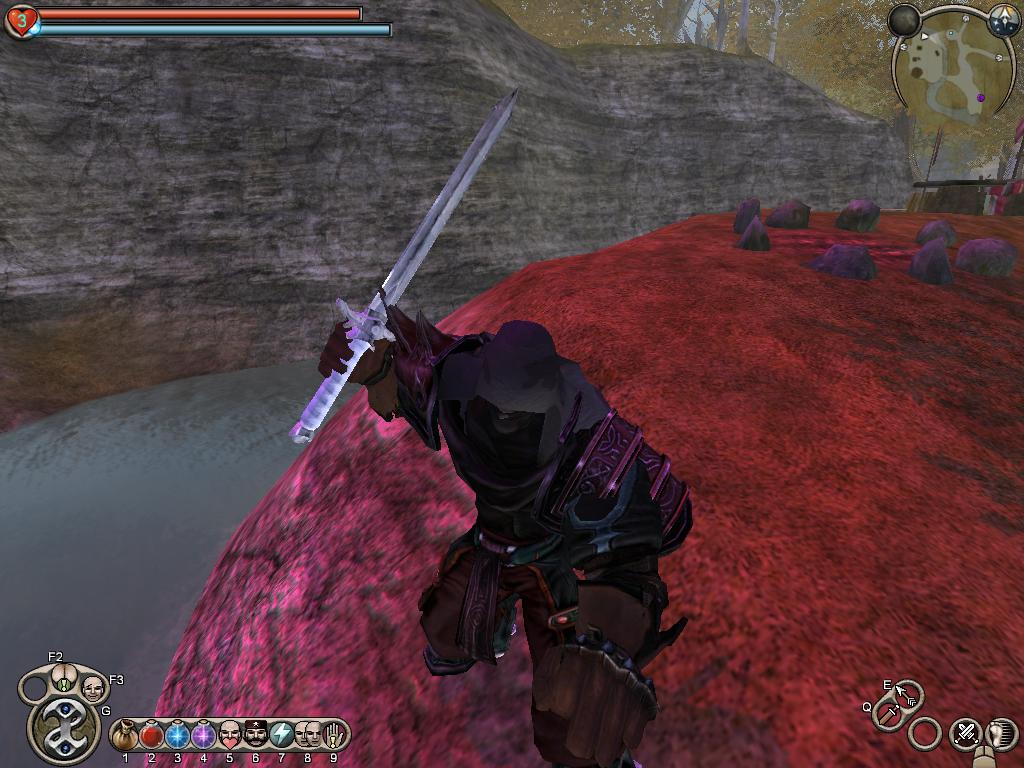Equip the bow and arrow ranged weapon

(x=905, y=692)
